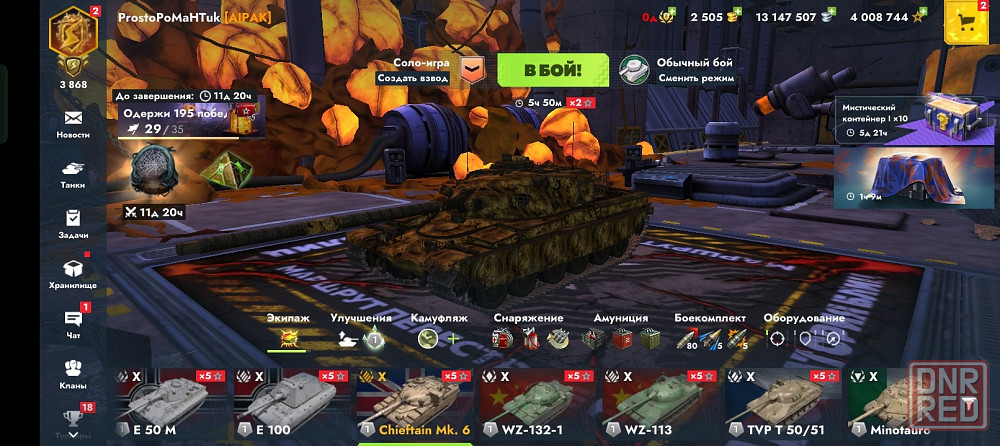Viewport: 1000px width, 446px height.
Task: Start battle with the В БОЙ! button
Action: point(552,69)
